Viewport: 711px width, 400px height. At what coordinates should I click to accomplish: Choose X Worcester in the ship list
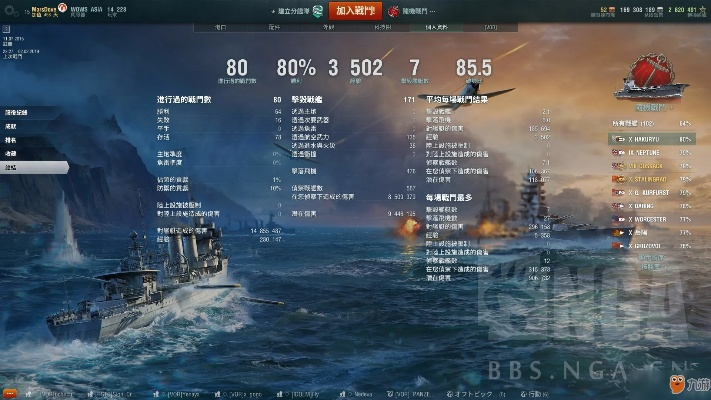coord(648,218)
